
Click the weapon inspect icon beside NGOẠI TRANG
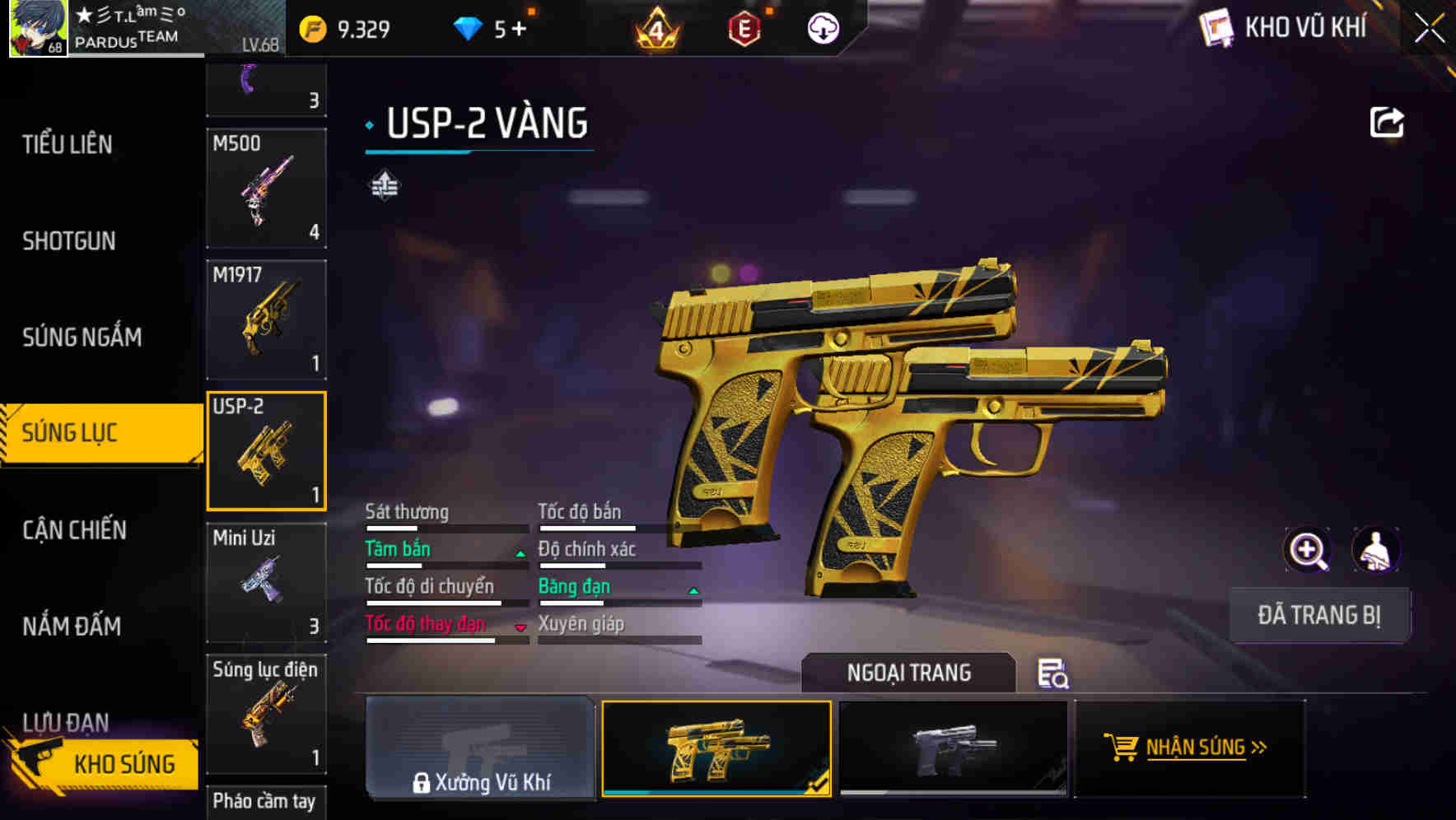click(1052, 675)
